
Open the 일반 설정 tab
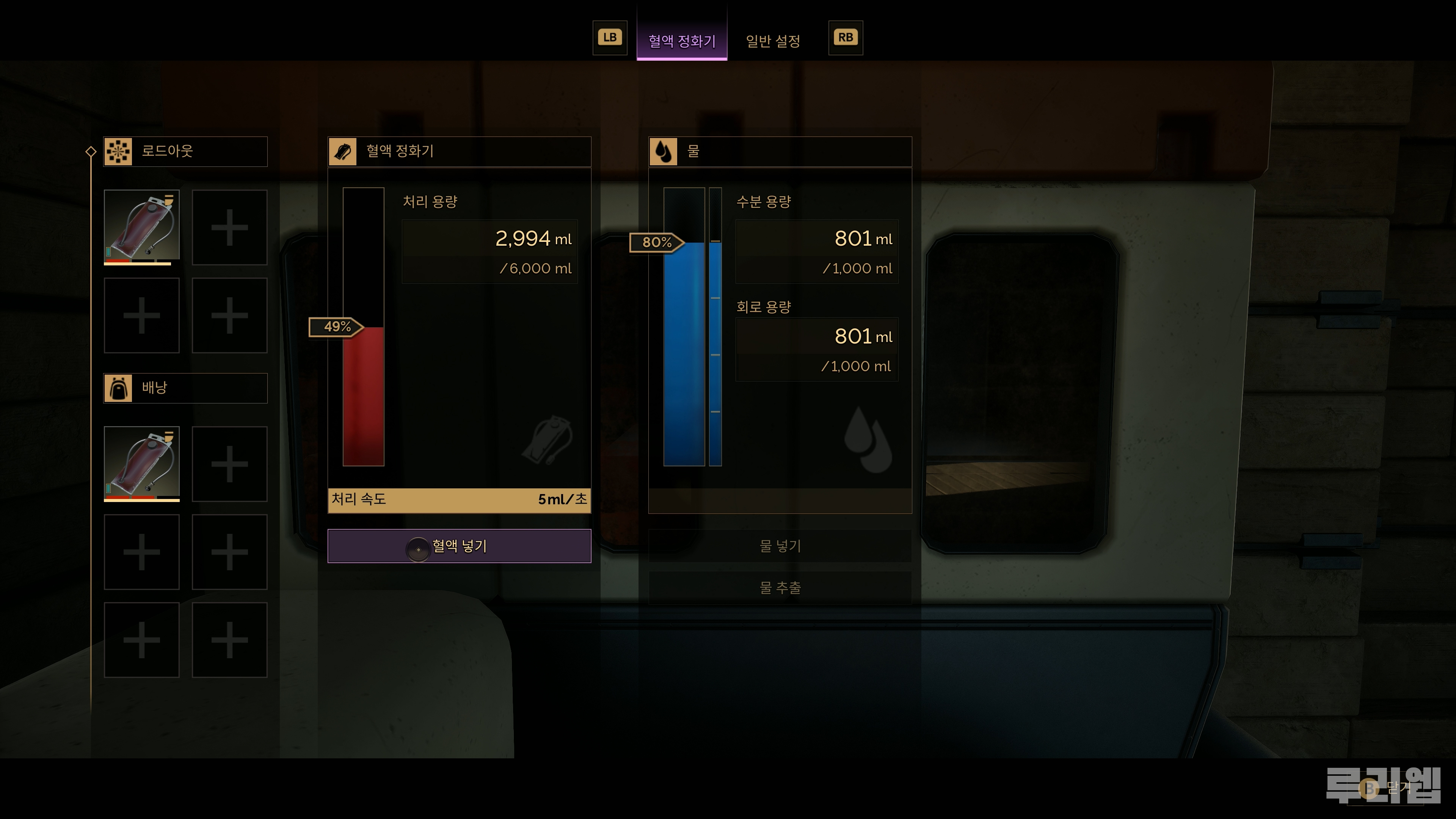[773, 41]
